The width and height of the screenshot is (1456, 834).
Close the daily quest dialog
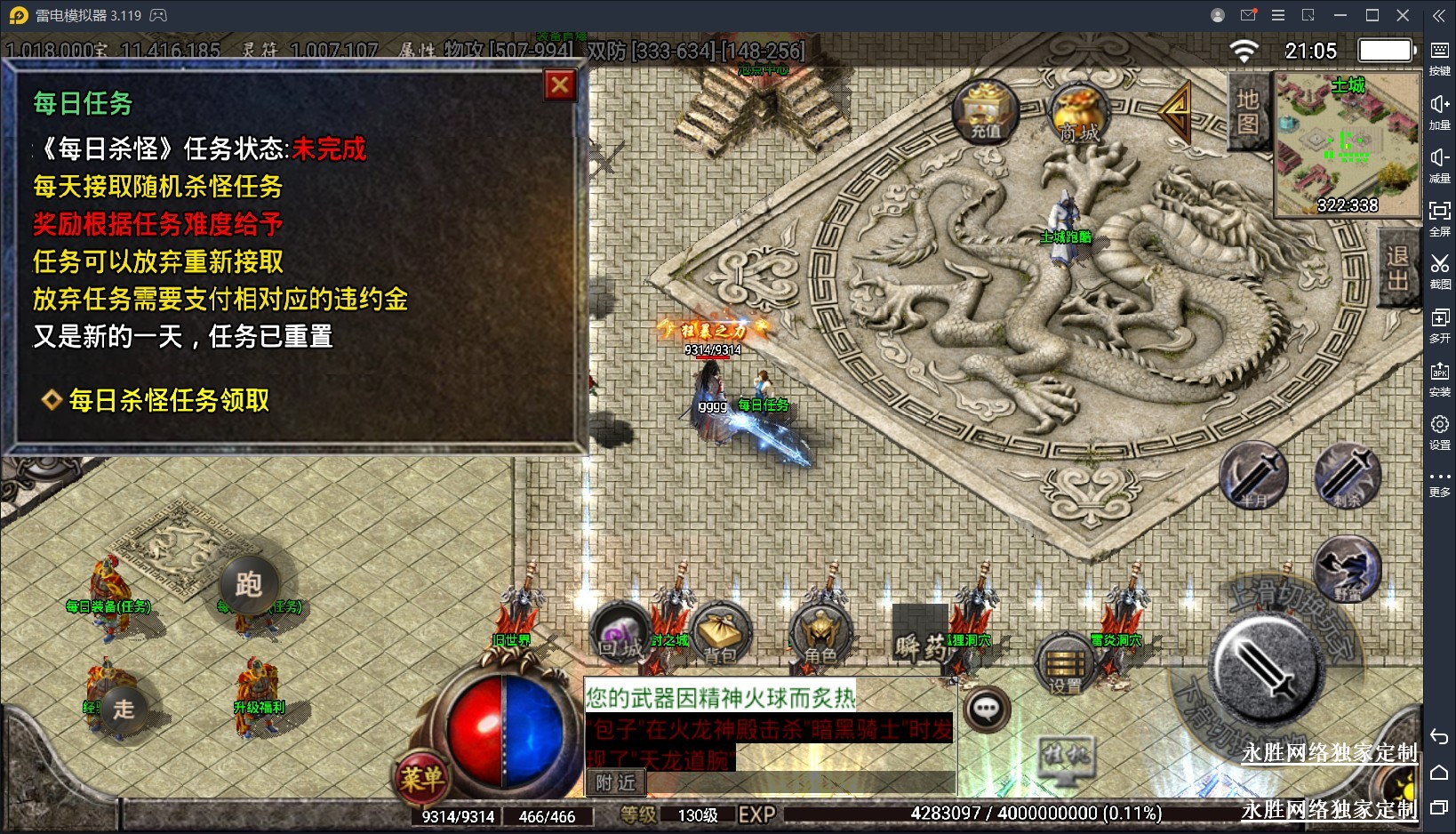pos(560,85)
